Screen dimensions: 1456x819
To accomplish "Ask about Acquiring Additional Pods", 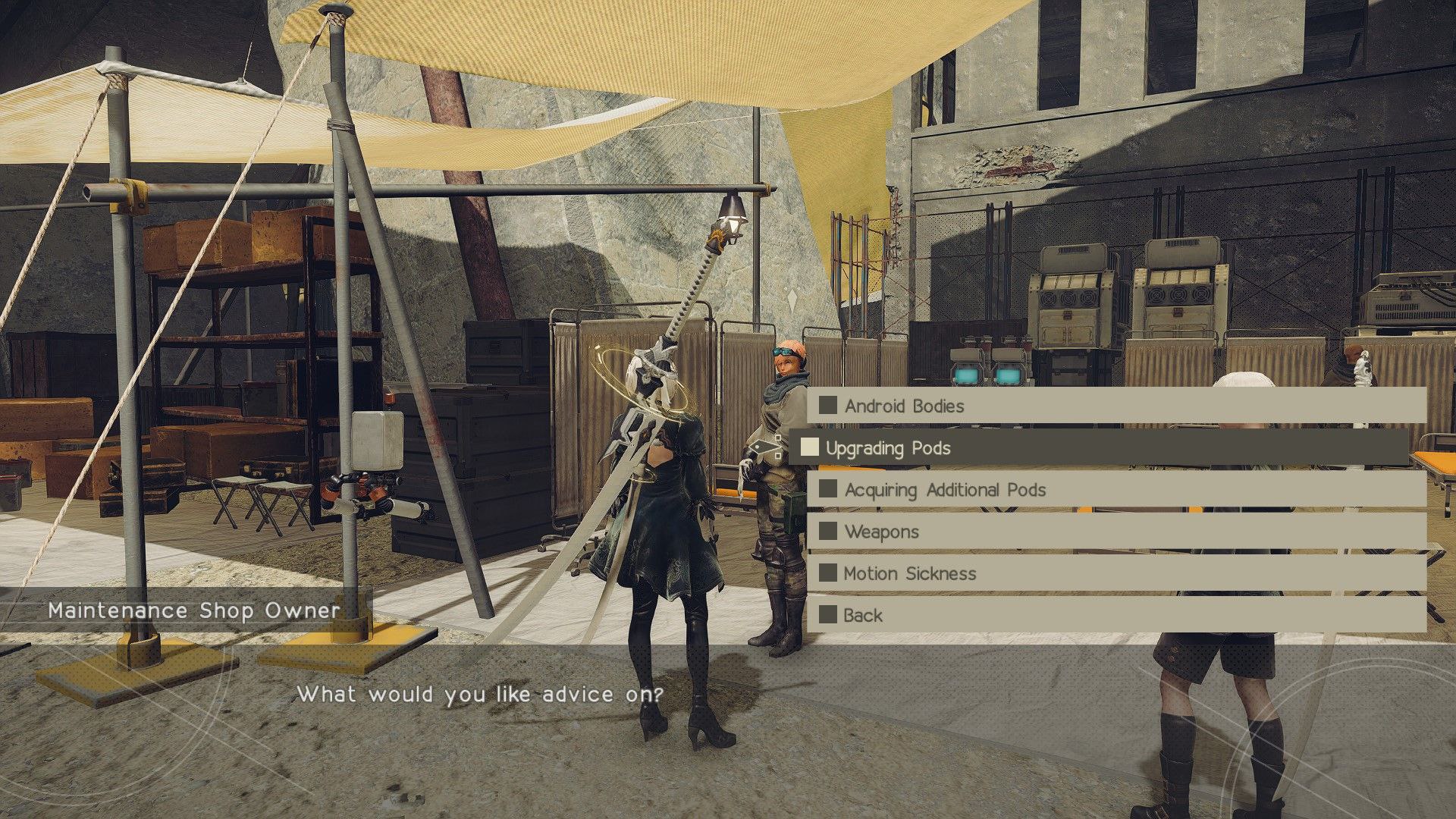I will point(945,490).
